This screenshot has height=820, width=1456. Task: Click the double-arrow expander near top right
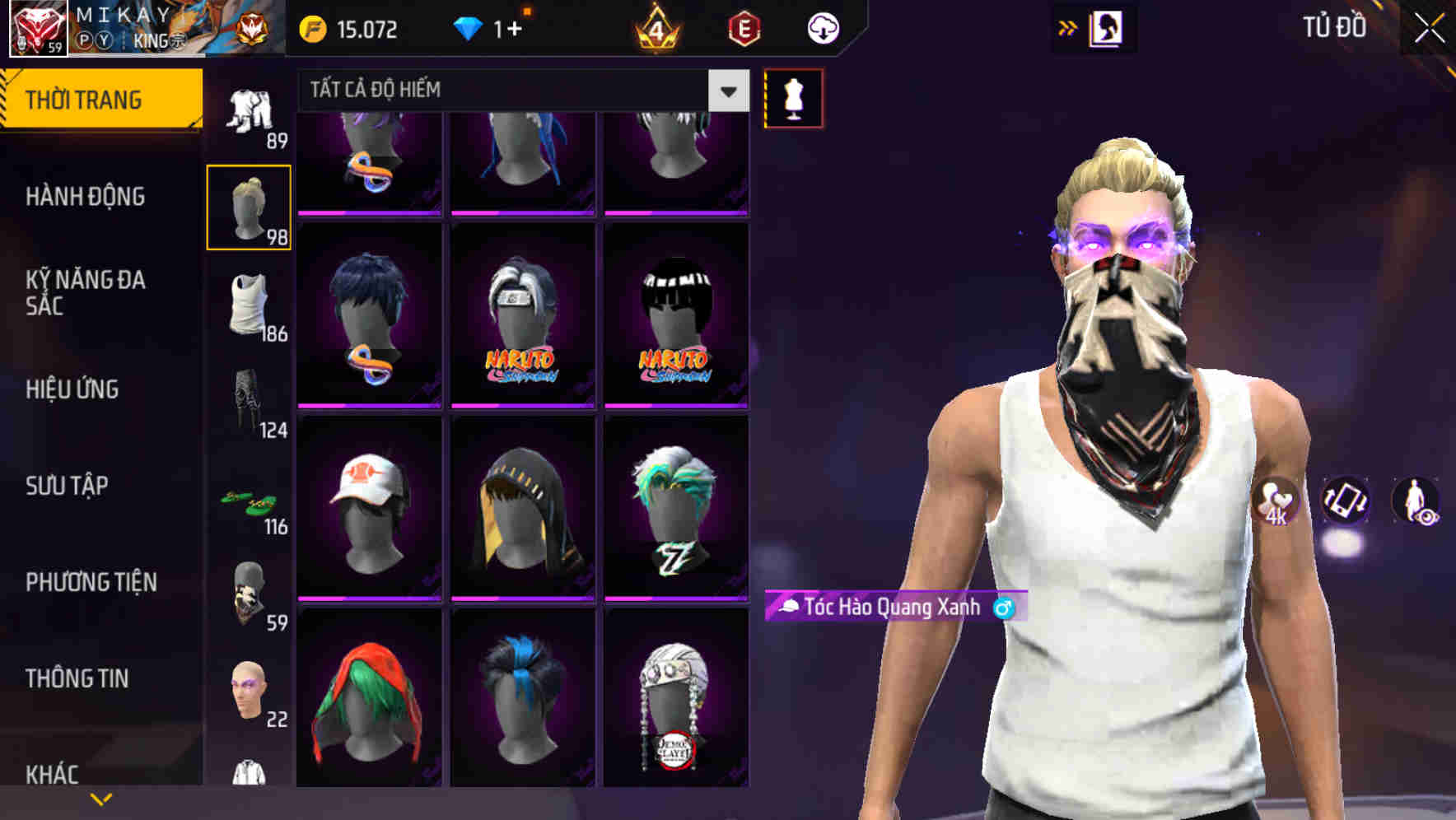click(1068, 27)
